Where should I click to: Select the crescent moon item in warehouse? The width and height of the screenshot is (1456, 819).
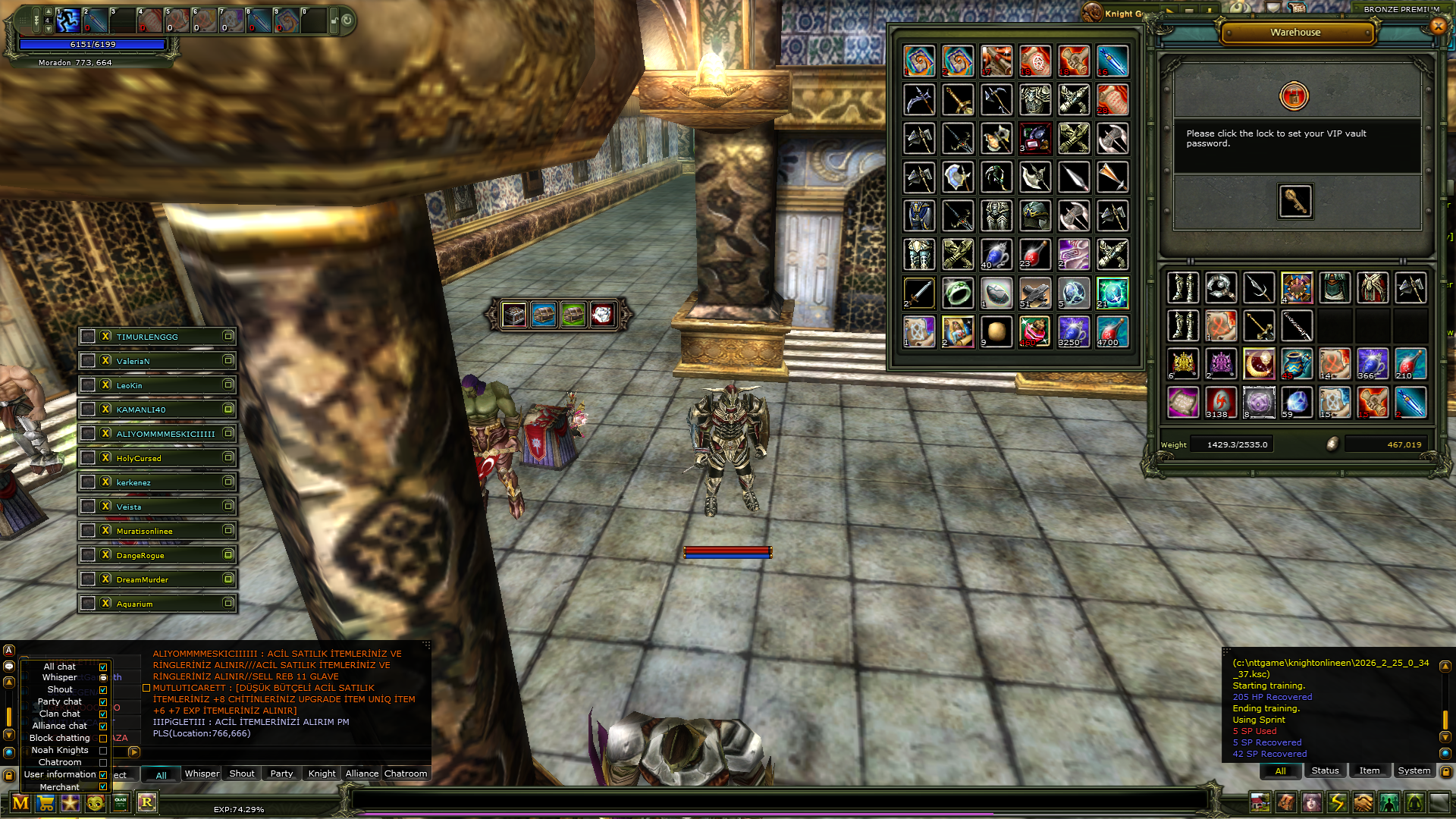point(1259,364)
